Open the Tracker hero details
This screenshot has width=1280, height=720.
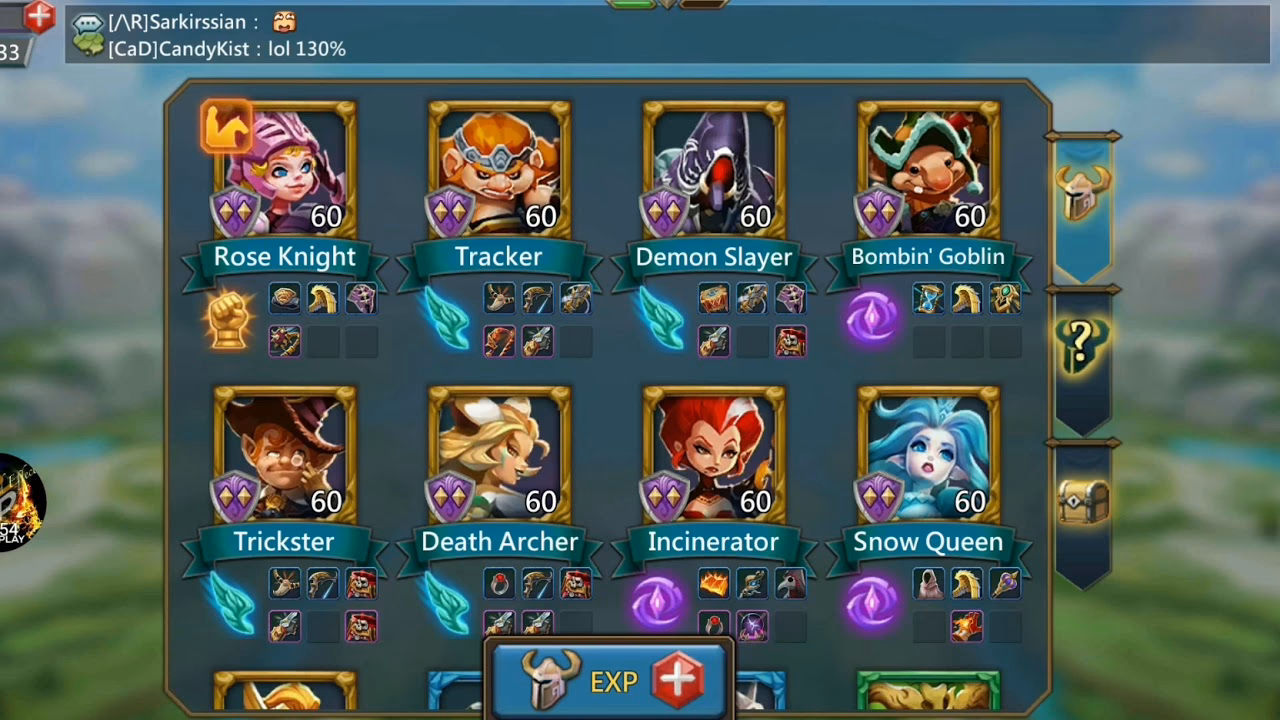[498, 170]
